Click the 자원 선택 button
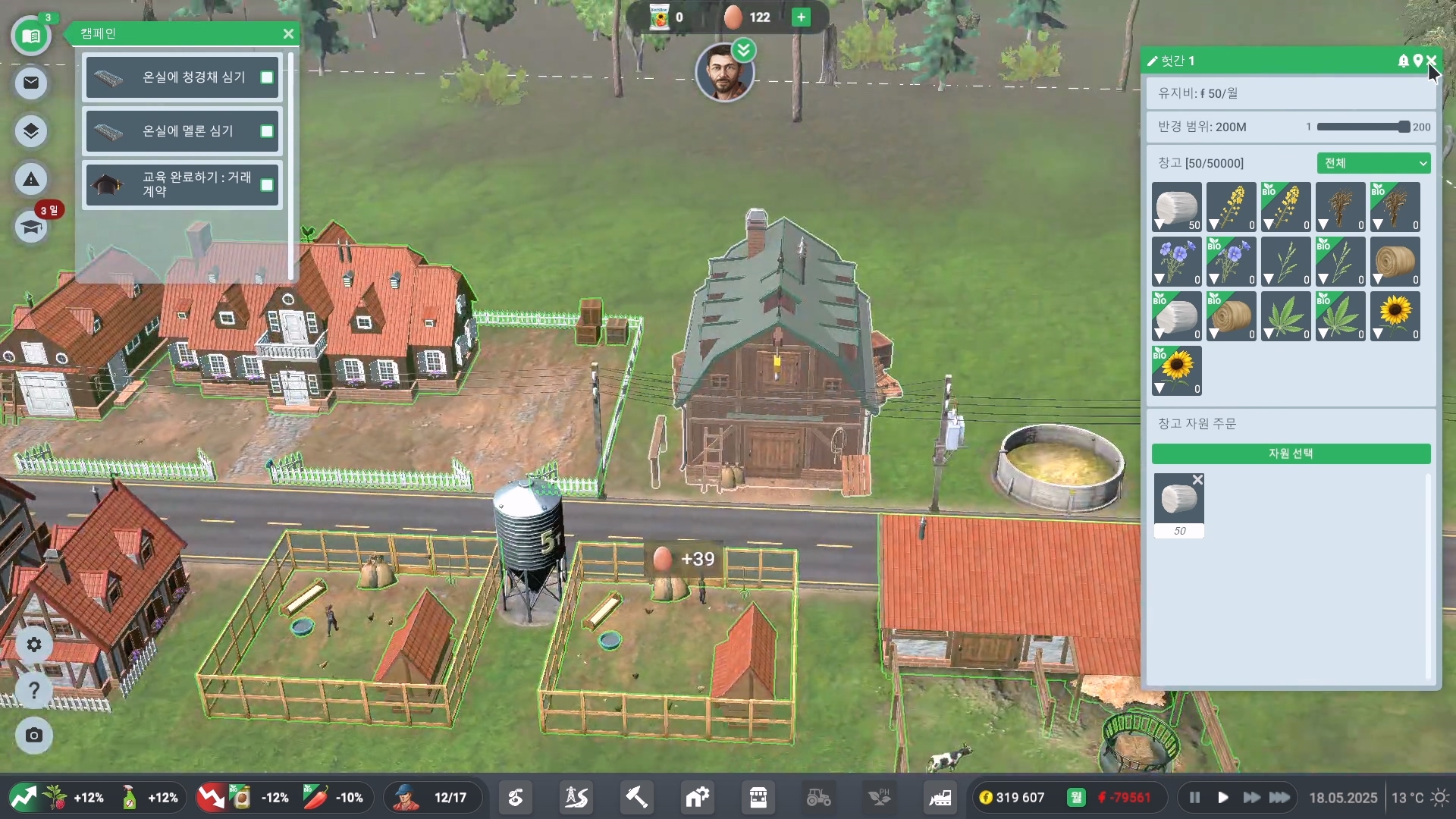Viewport: 1456px width, 819px height. 1291,453
